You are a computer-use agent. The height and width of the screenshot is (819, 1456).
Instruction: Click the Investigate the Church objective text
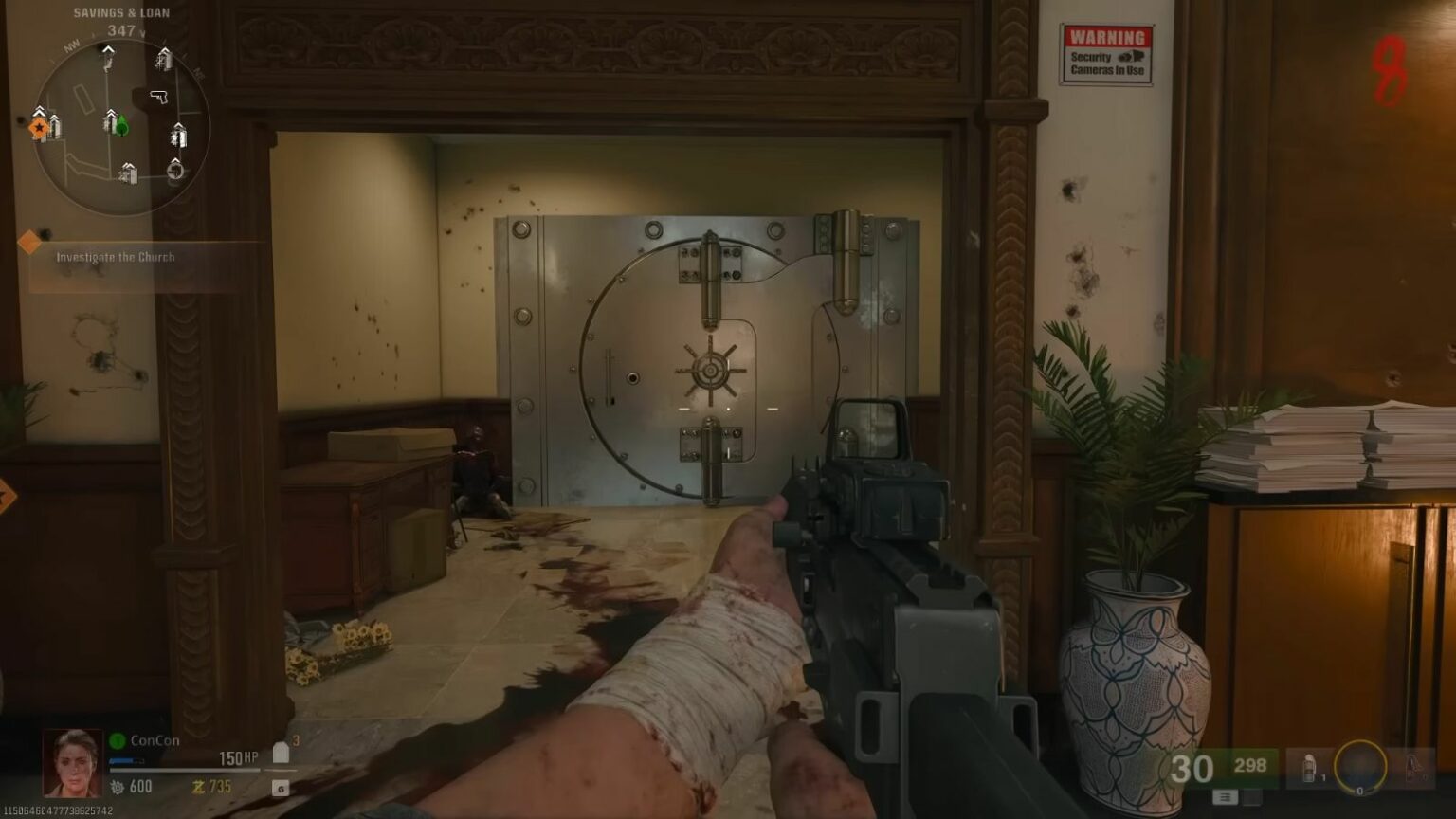(x=117, y=256)
